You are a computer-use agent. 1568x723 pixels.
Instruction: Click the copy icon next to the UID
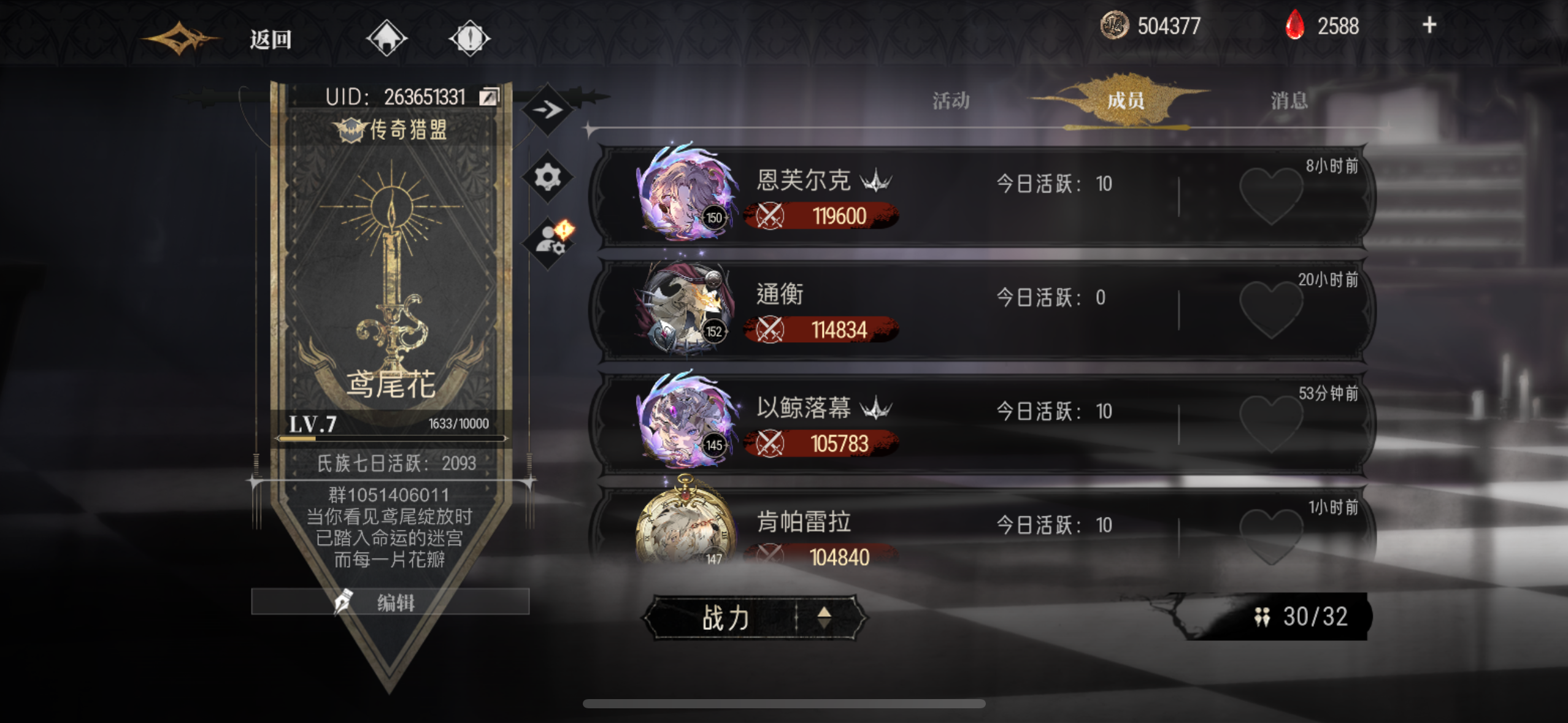coord(490,97)
